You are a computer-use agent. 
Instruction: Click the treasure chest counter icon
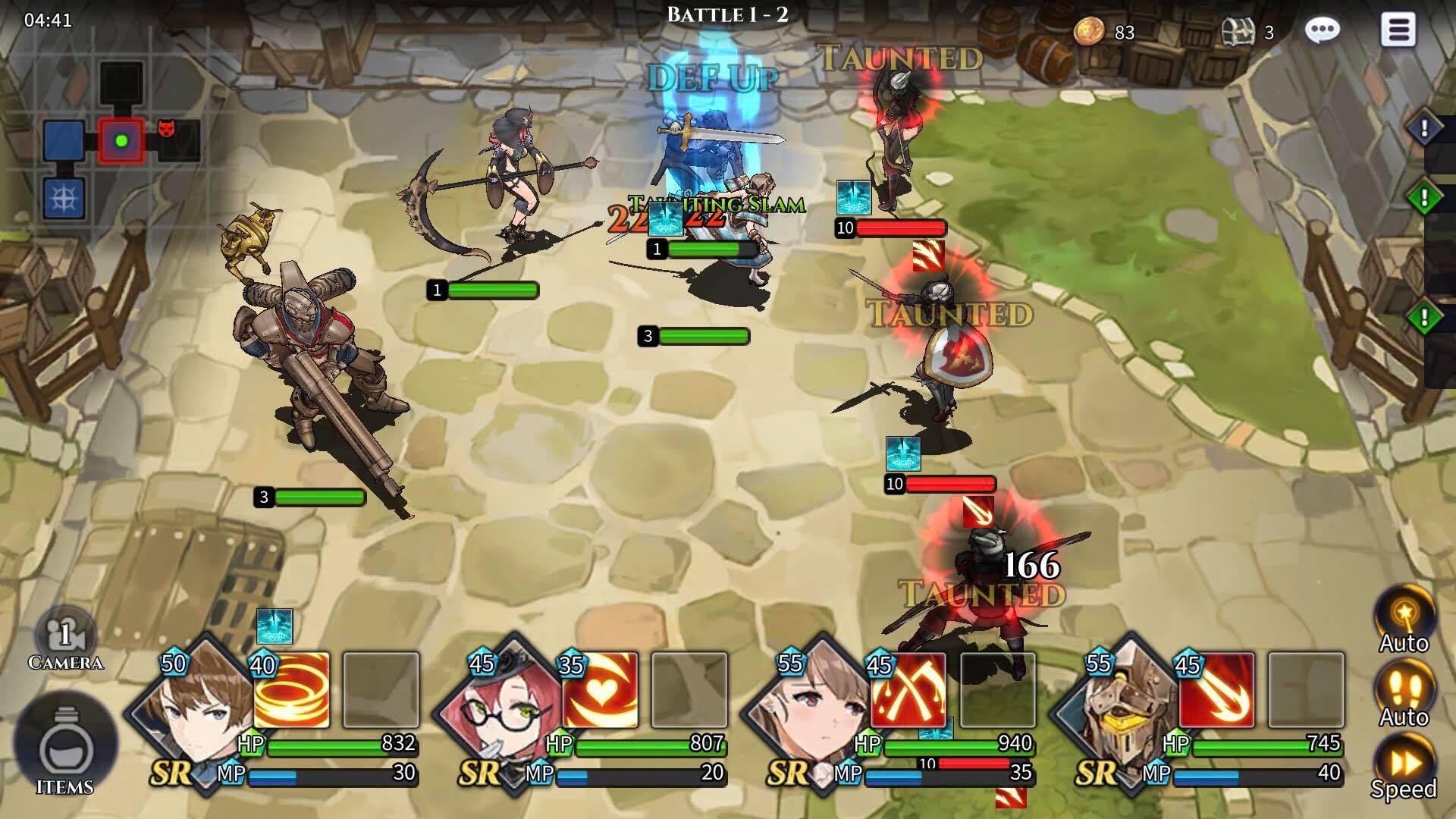pyautogui.click(x=1238, y=32)
